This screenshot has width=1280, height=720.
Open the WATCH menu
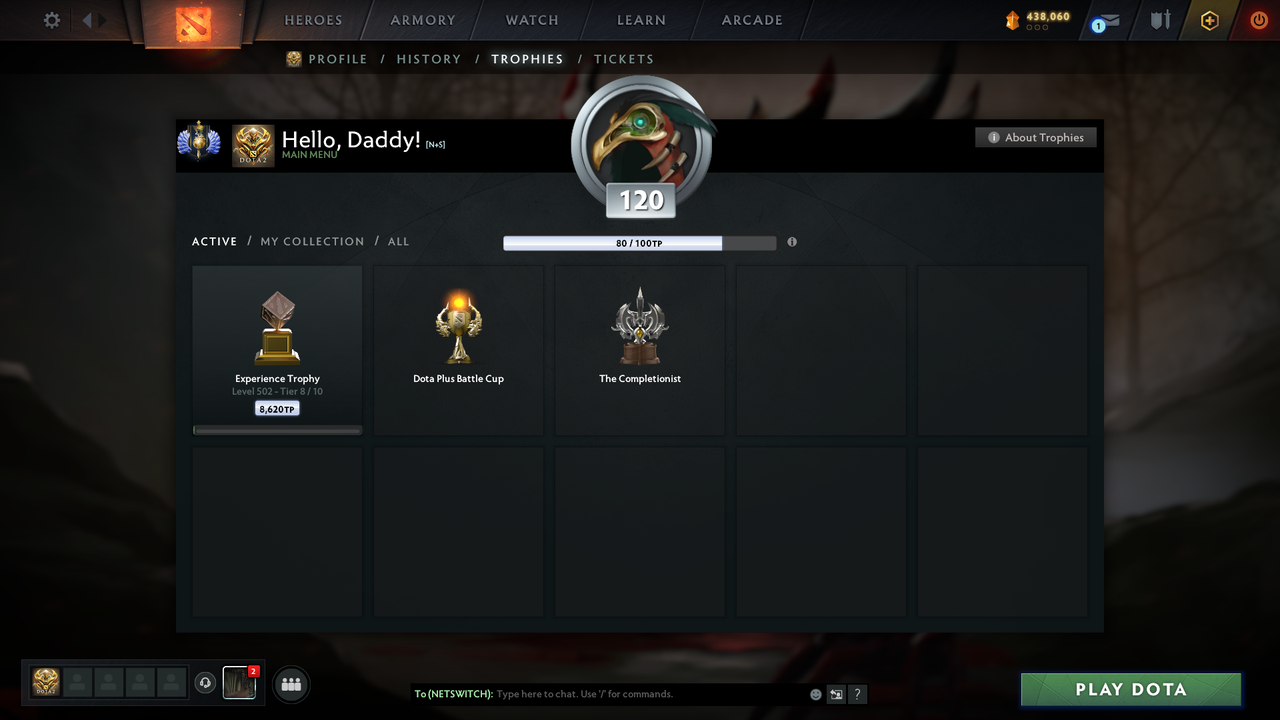(x=531, y=20)
